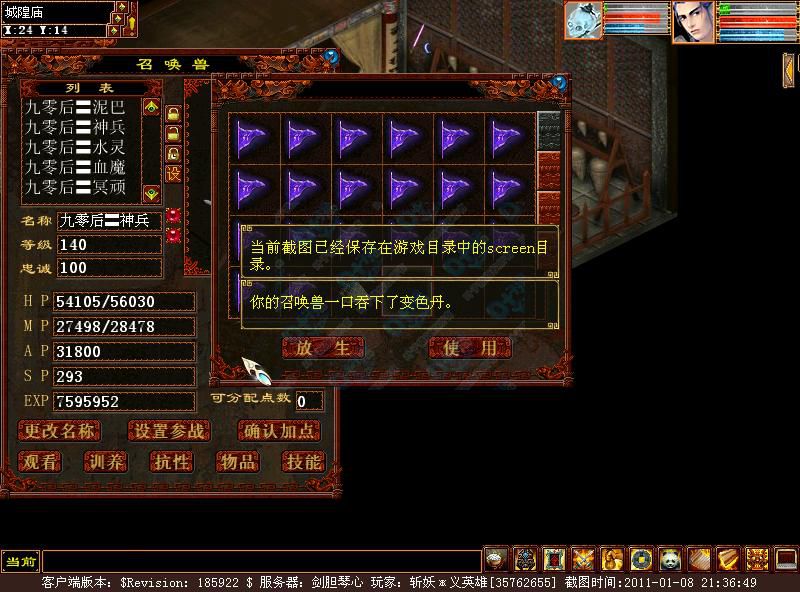Click the crossed swords toolbar icon
Image resolution: width=800 pixels, height=592 pixels.
583,559
